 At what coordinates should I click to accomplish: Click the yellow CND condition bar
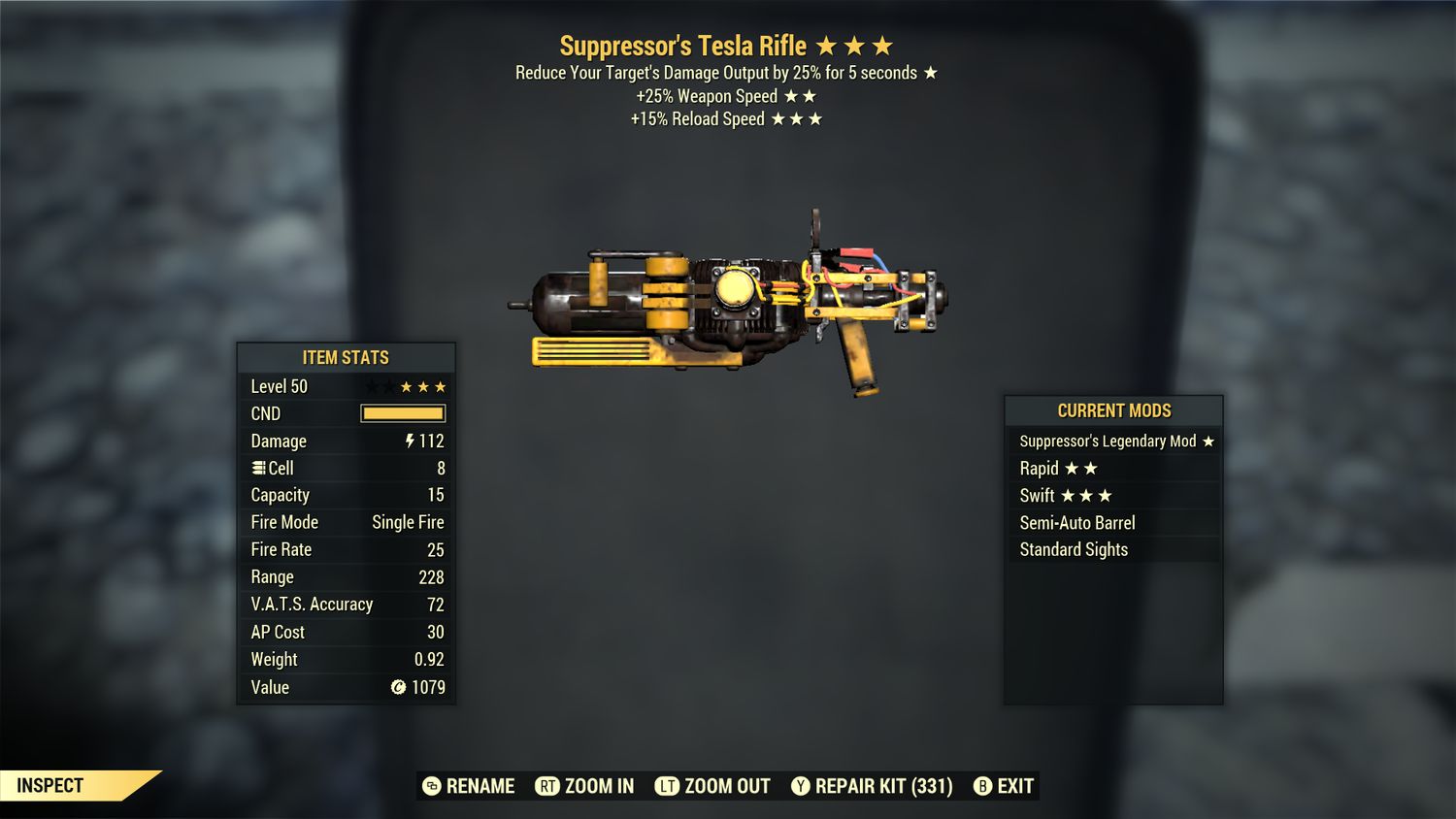pos(403,413)
